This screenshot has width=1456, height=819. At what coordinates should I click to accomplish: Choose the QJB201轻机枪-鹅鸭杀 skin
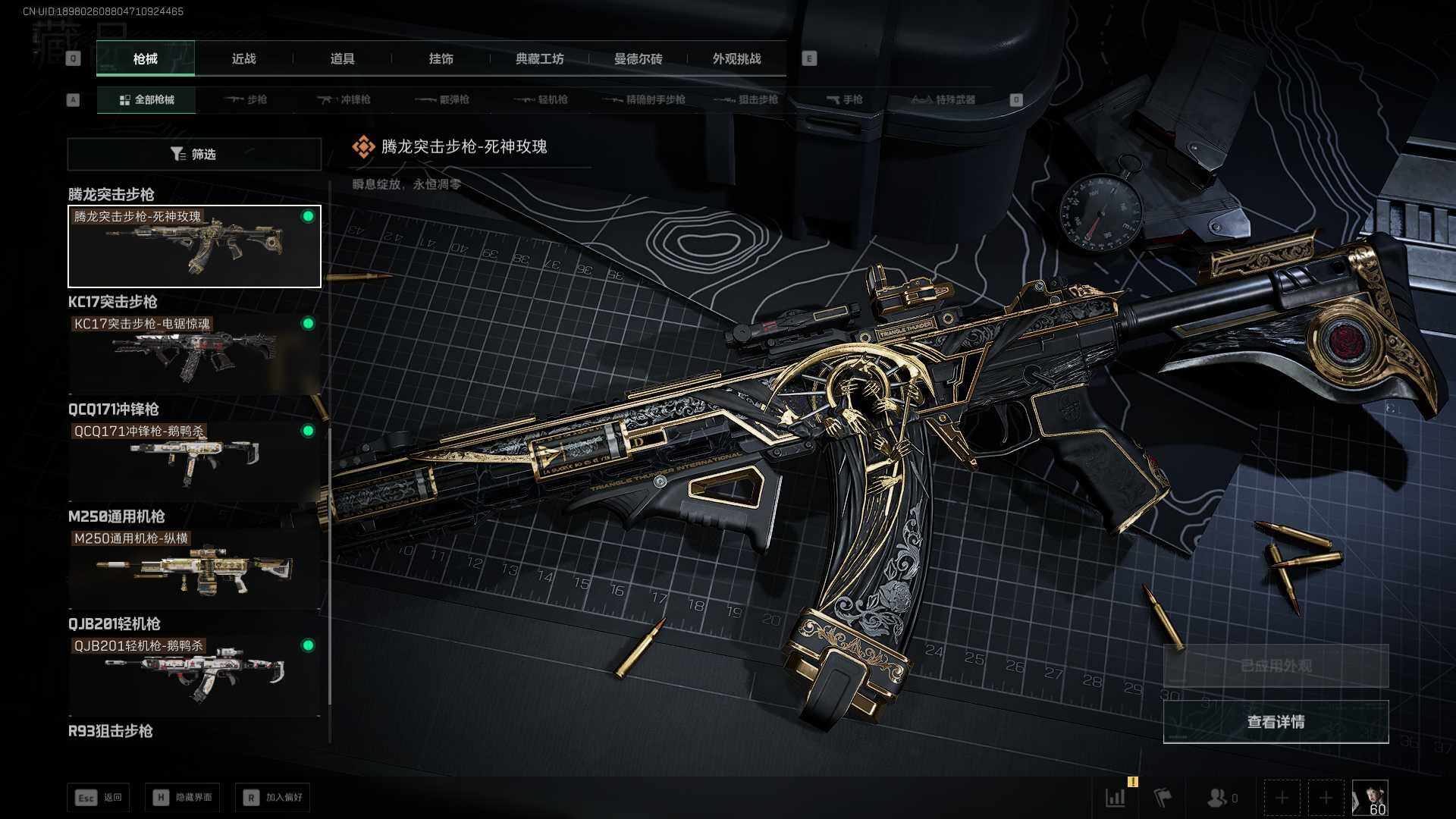[194, 676]
